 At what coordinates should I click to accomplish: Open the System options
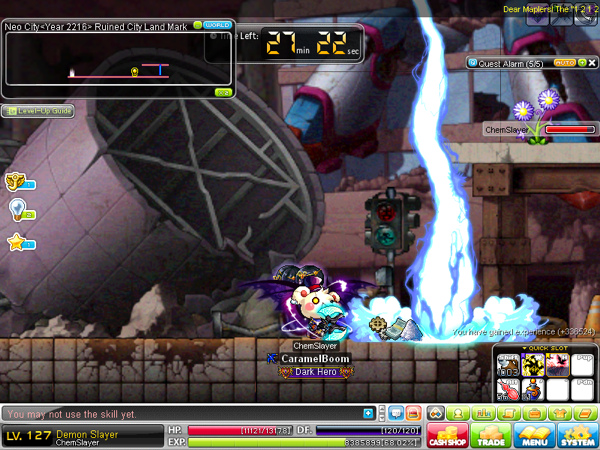577,435
